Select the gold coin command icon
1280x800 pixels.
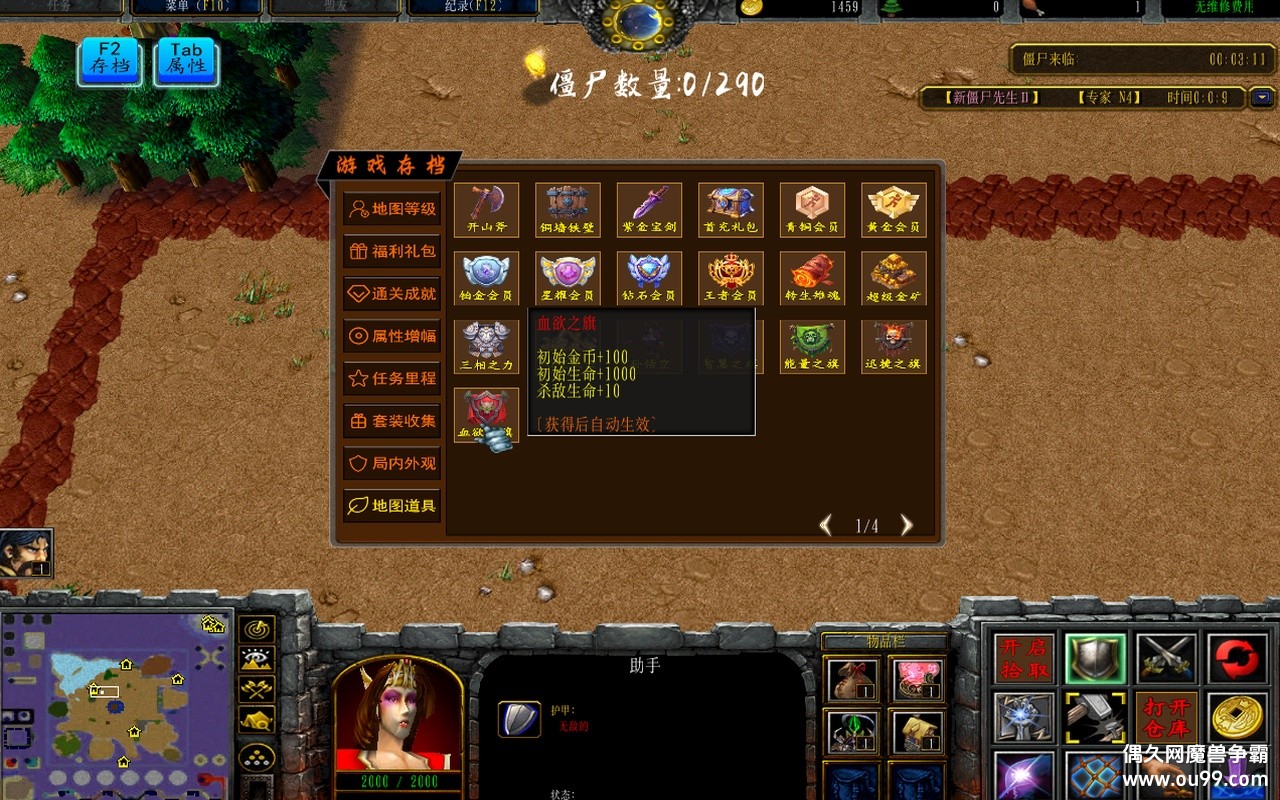pyautogui.click(x=1238, y=718)
